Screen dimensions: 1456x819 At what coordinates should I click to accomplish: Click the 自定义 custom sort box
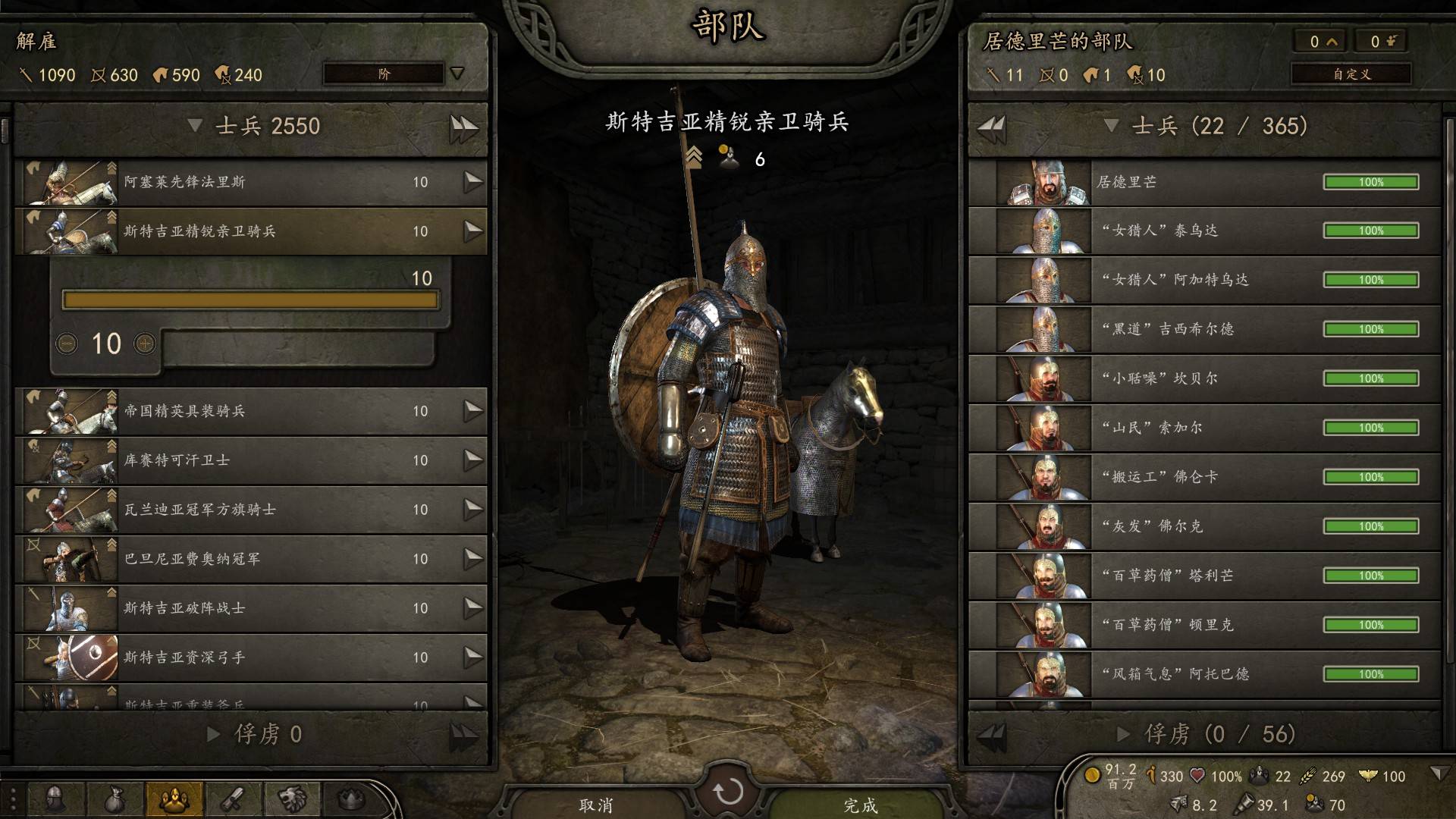[1351, 74]
